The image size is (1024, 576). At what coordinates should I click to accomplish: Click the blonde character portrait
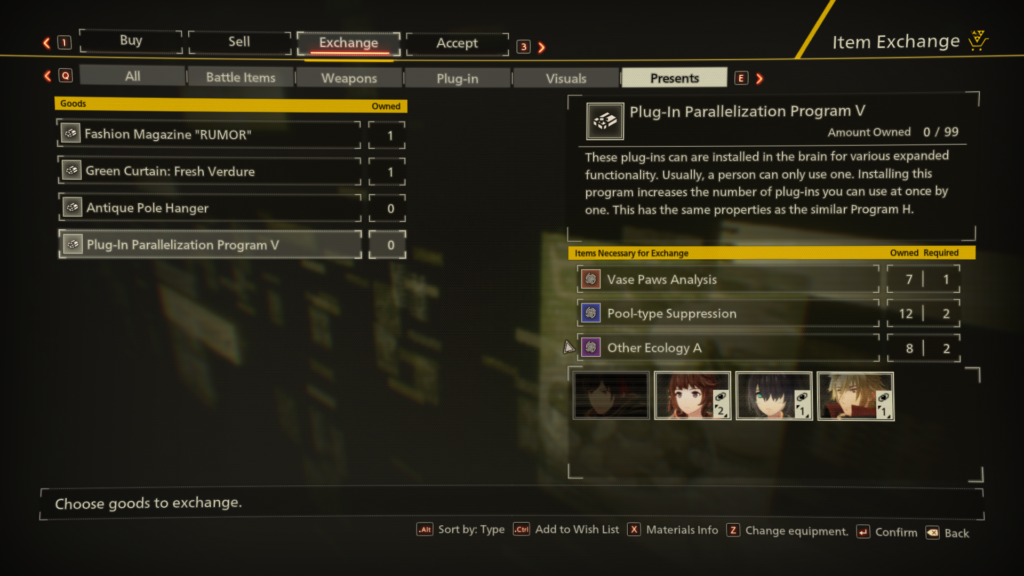[x=855, y=396]
